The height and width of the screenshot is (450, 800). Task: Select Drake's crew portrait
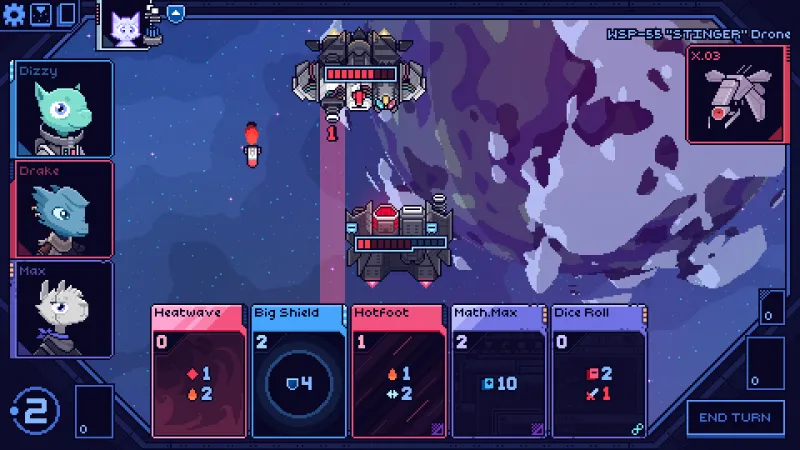tap(63, 208)
